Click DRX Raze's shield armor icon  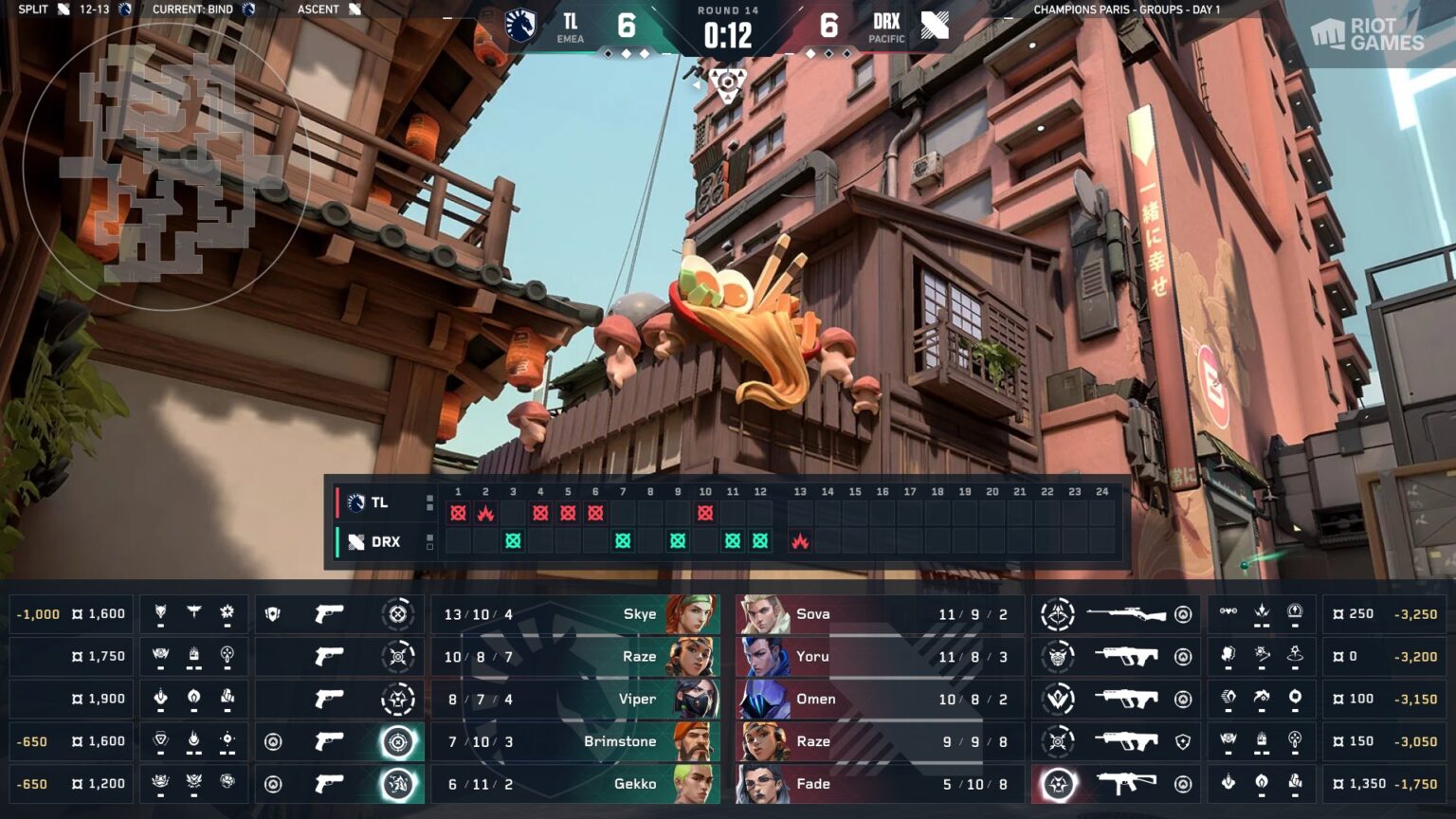click(1184, 741)
